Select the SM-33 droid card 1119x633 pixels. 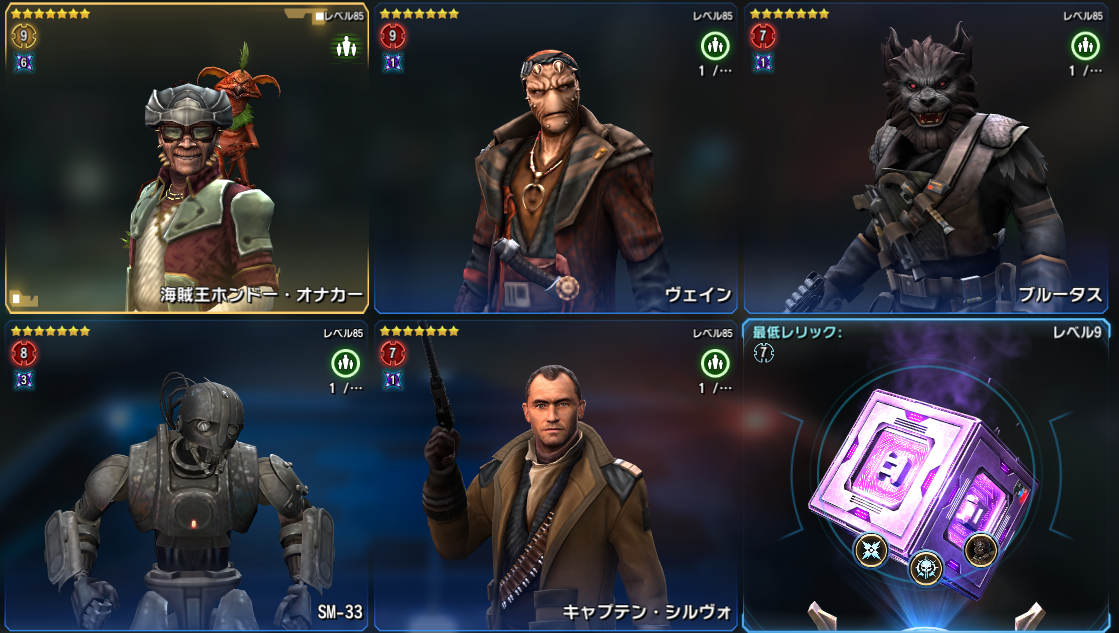tap(187, 478)
